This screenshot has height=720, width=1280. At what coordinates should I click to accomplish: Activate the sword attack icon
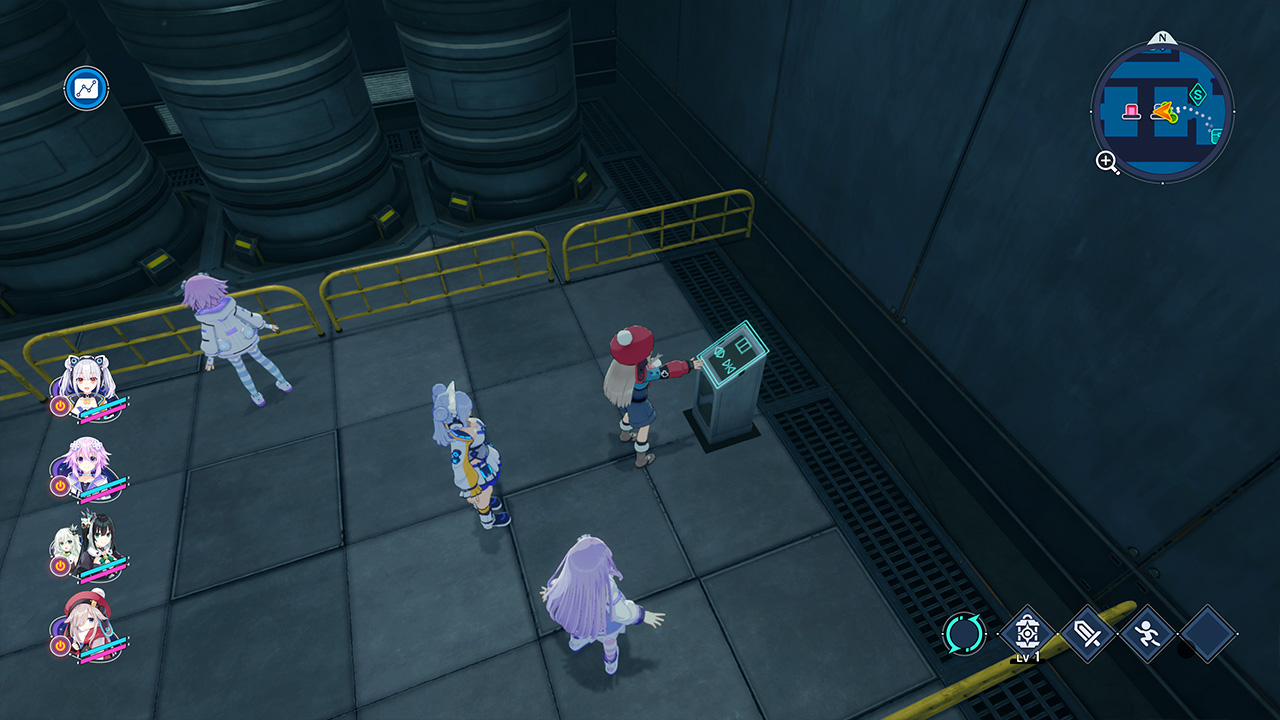[x=1087, y=633]
